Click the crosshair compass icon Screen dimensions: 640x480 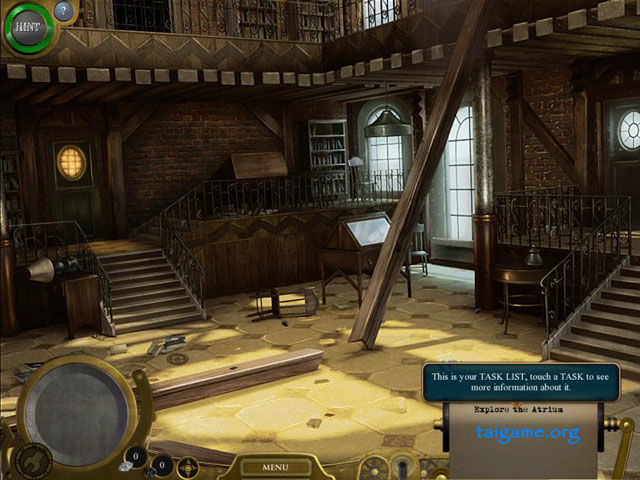(188, 466)
